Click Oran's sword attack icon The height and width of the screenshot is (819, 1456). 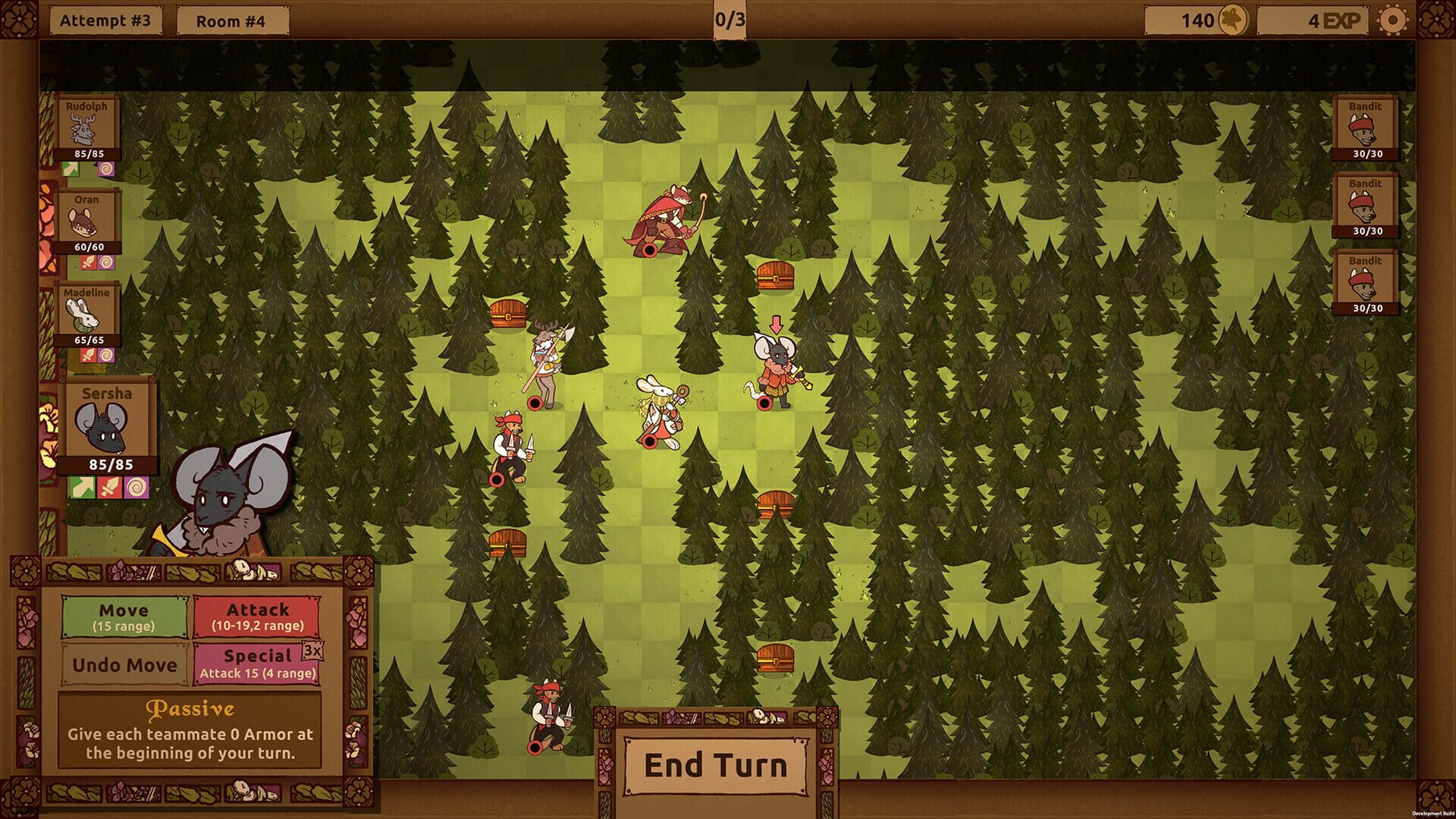(88, 263)
